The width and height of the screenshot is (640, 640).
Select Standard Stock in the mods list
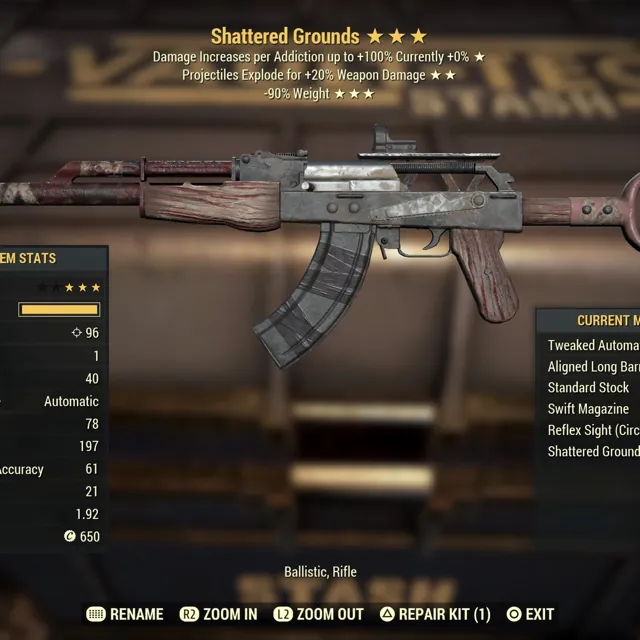[x=589, y=388]
